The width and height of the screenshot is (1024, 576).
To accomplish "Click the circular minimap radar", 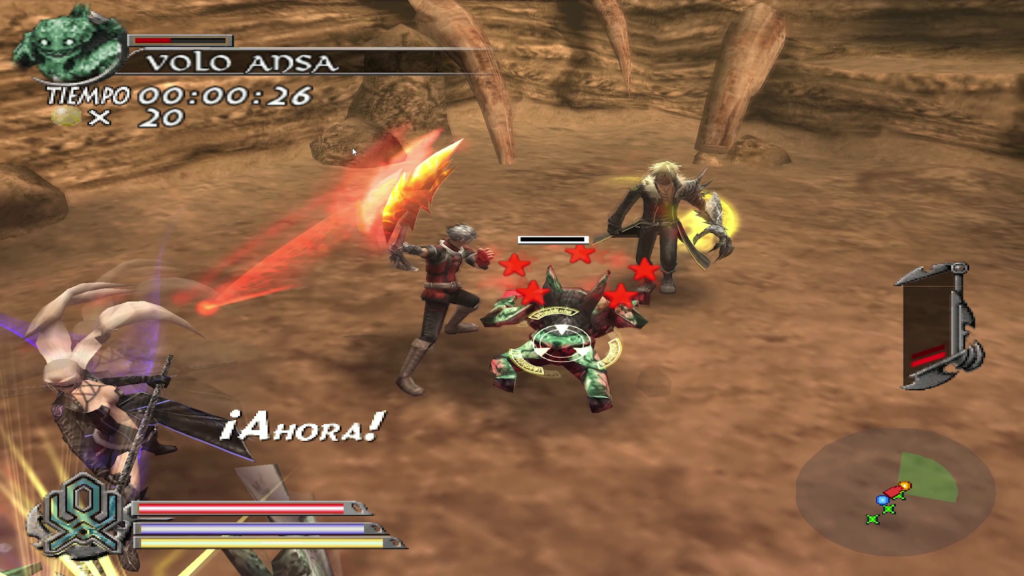I will coord(895,490).
